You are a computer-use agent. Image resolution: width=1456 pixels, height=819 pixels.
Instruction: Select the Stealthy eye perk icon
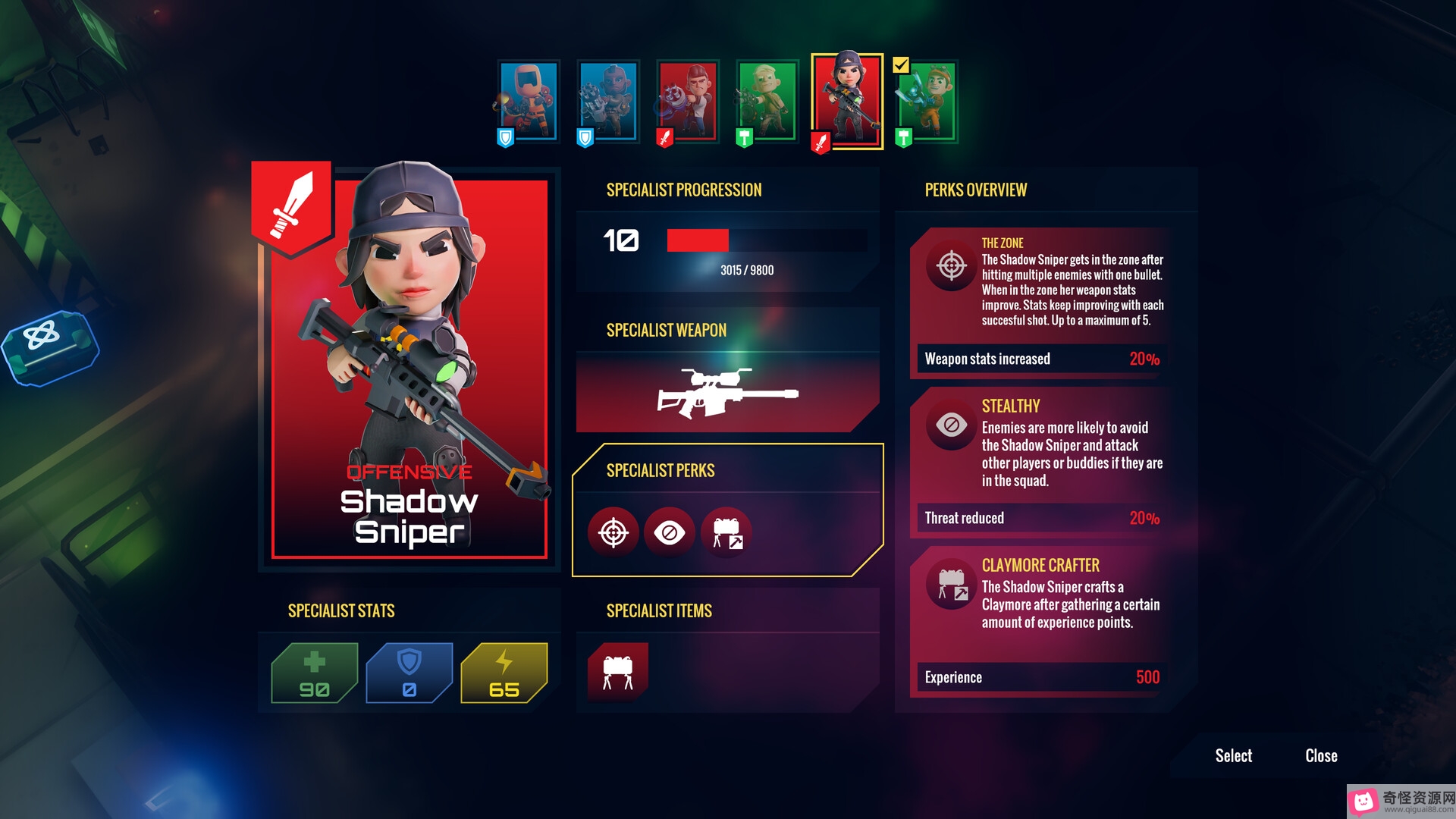click(669, 533)
